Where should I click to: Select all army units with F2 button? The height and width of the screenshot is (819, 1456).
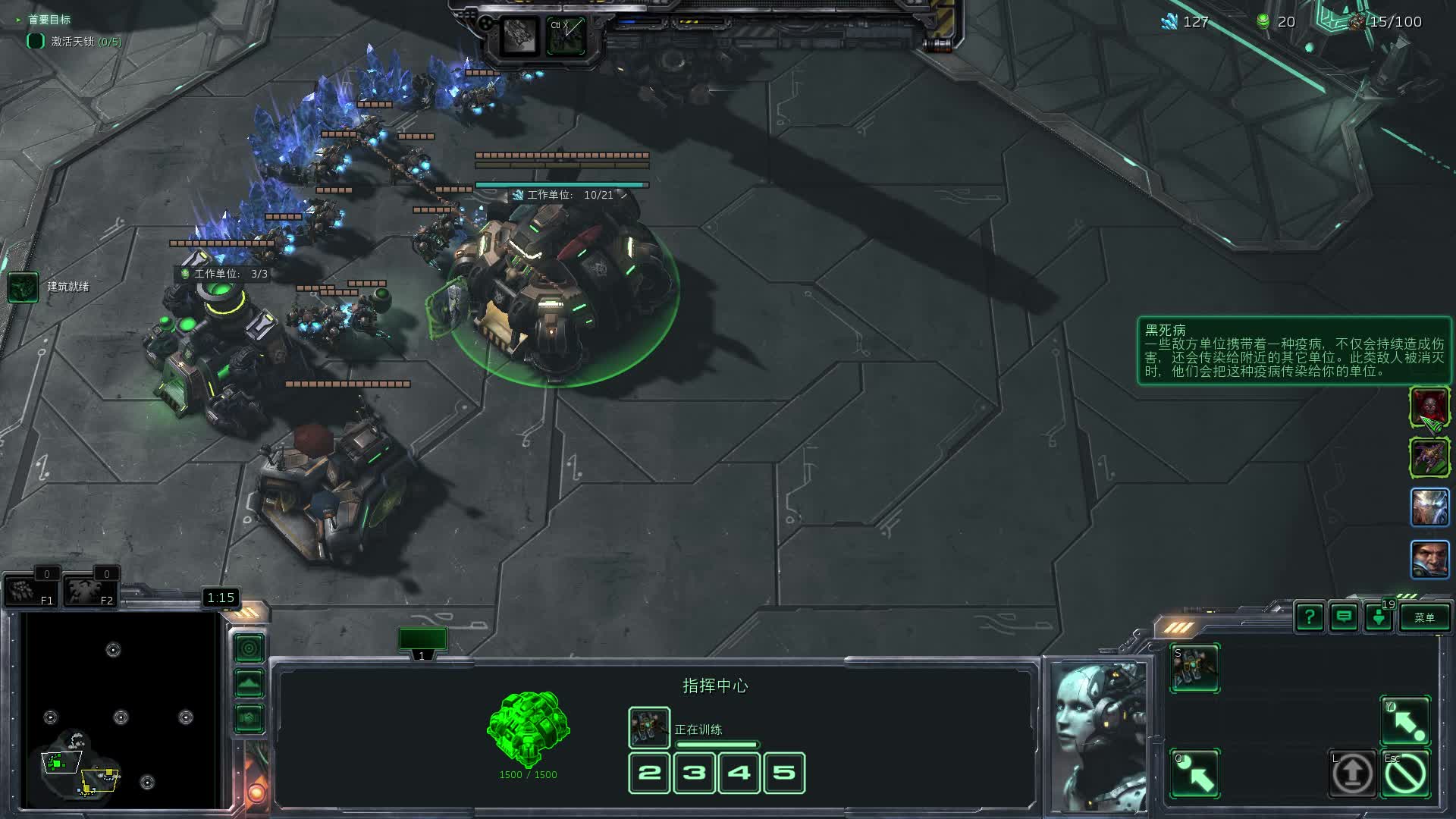point(90,588)
